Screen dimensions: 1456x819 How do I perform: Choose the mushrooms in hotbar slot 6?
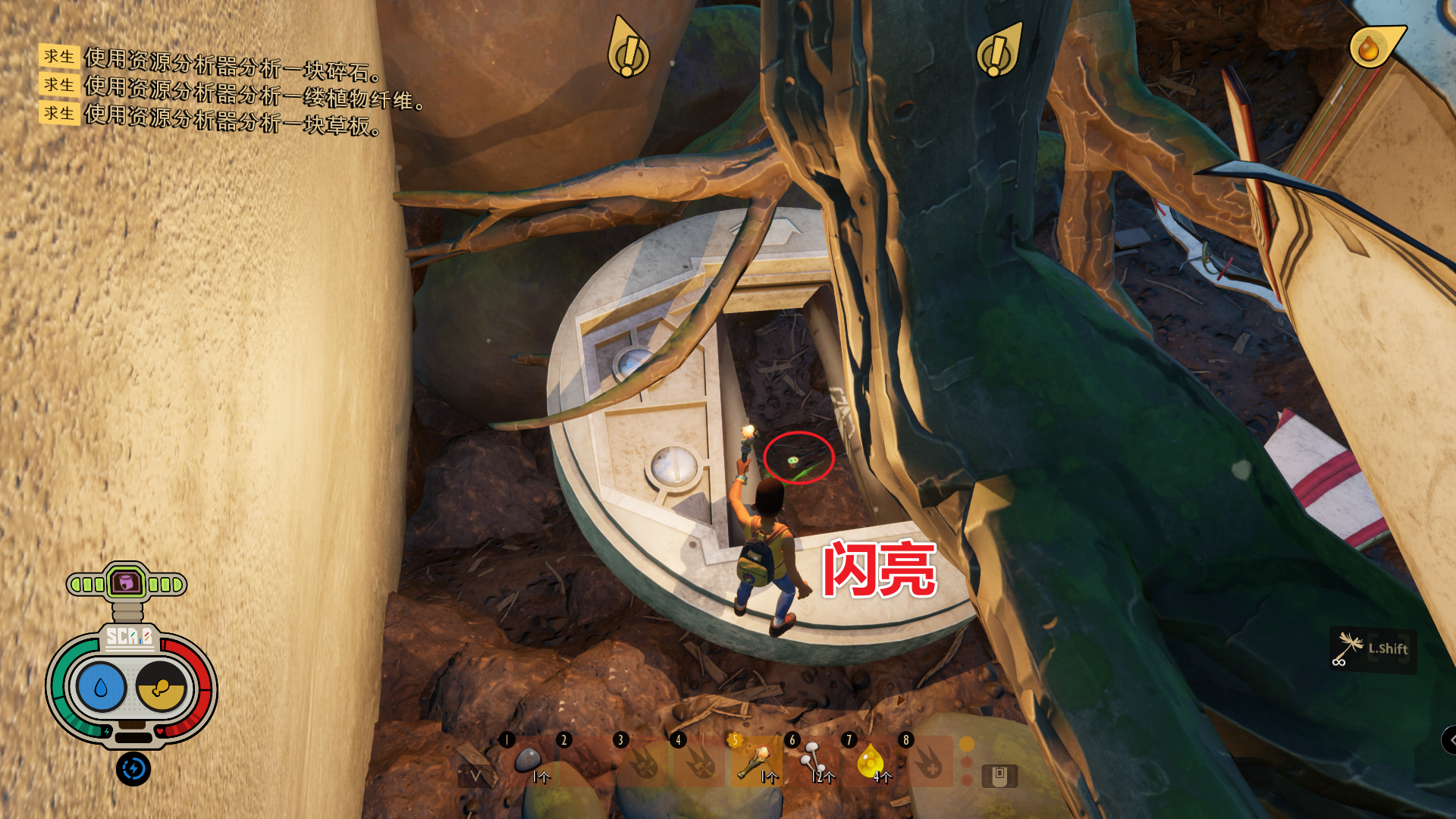(x=813, y=760)
